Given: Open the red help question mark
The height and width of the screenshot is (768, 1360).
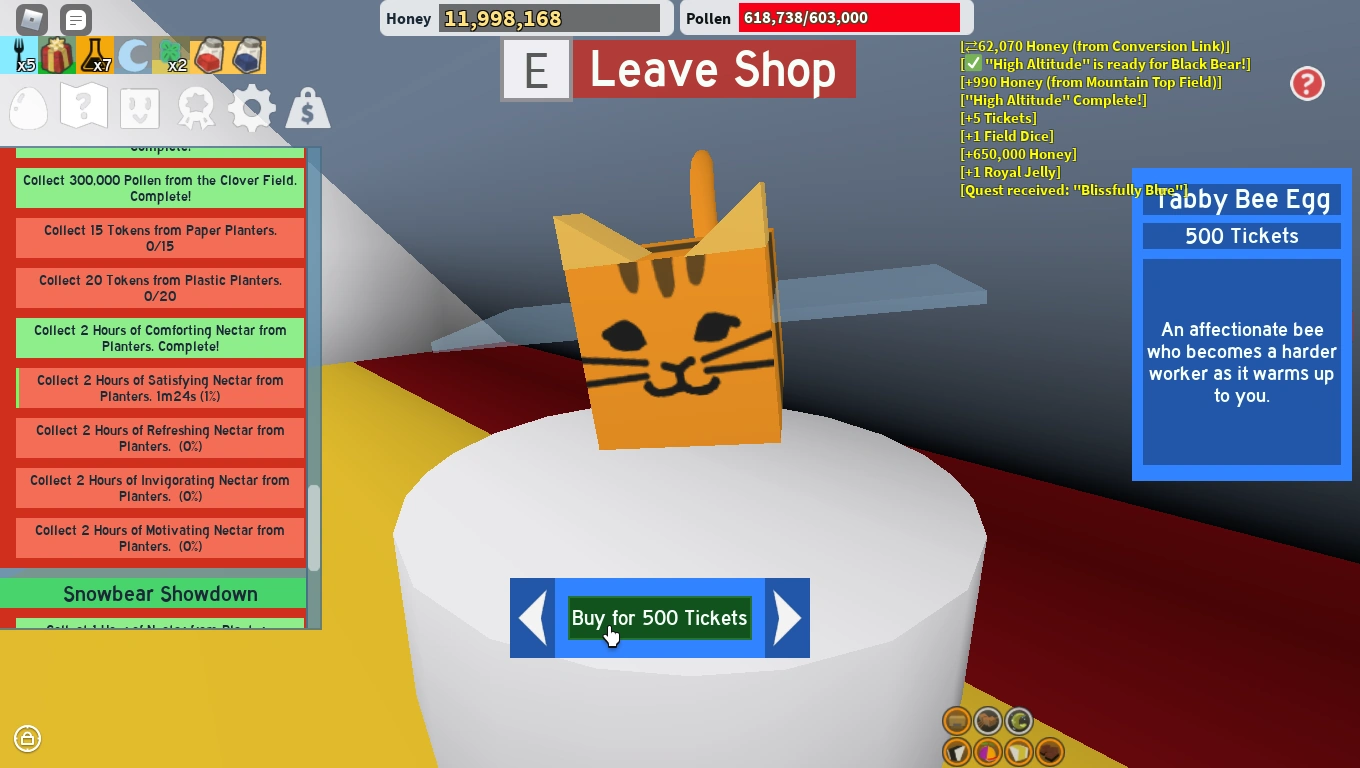Looking at the screenshot, I should coord(1307,84).
